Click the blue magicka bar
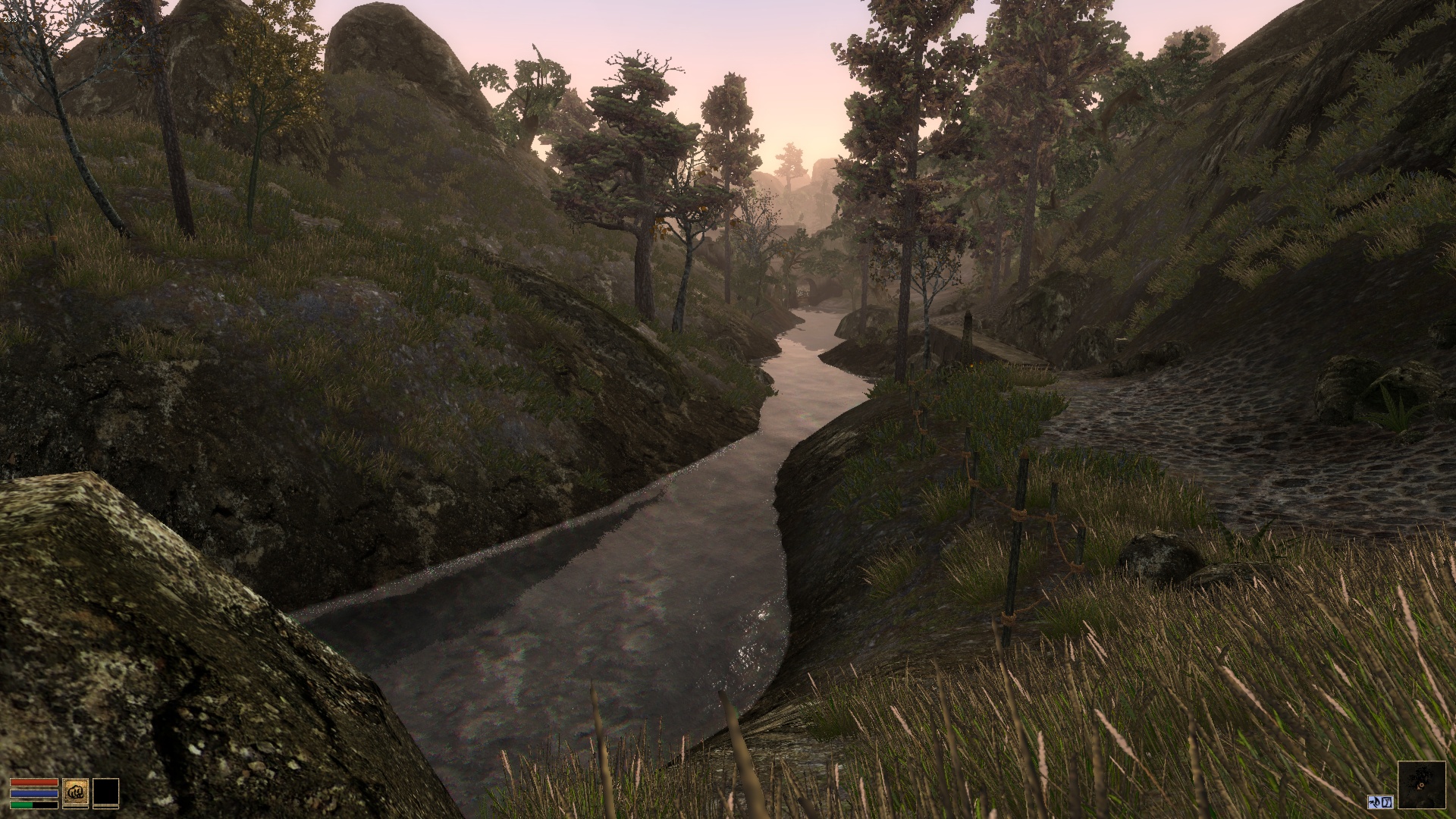The height and width of the screenshot is (819, 1456). tap(34, 793)
